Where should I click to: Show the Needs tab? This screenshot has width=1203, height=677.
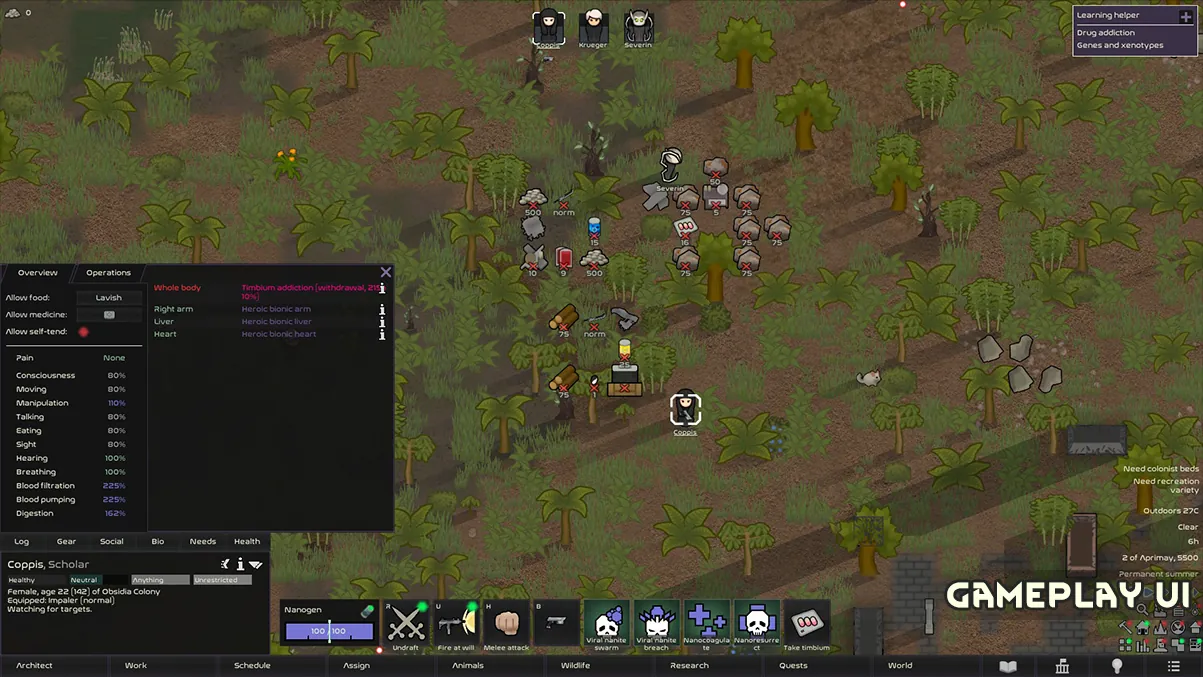pyautogui.click(x=203, y=542)
